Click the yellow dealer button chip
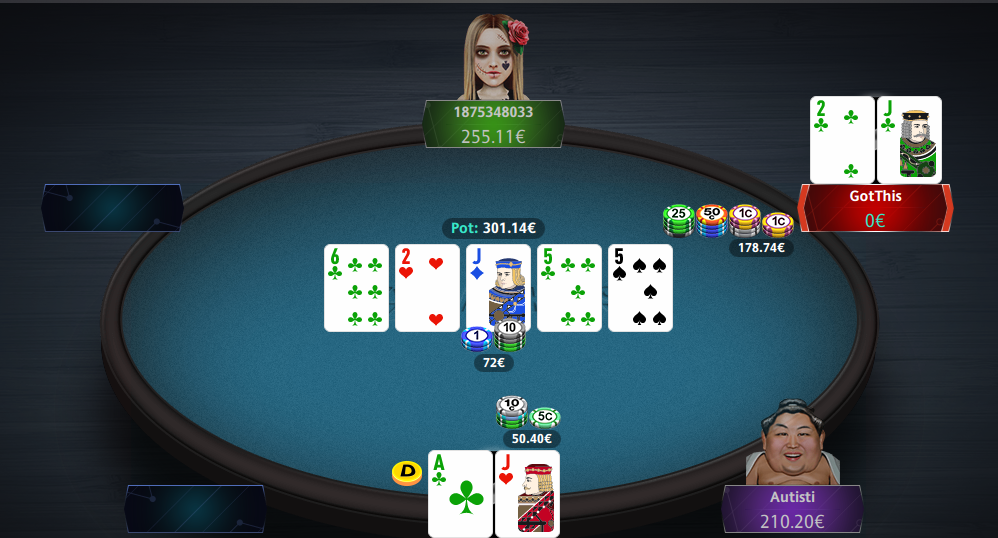This screenshot has height=538, width=998. point(406,472)
